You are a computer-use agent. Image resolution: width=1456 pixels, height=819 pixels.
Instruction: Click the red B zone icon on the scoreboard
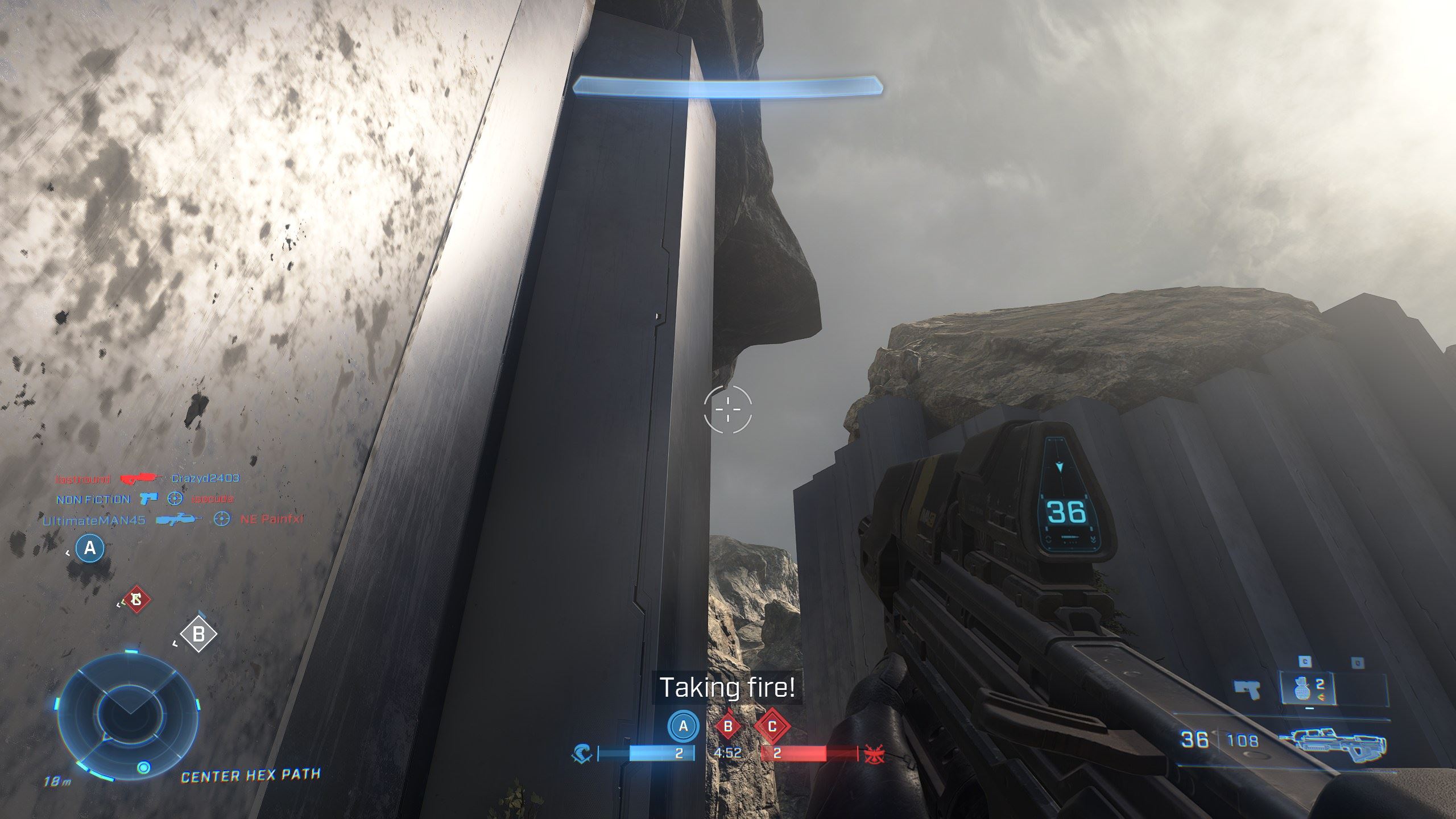point(727,726)
